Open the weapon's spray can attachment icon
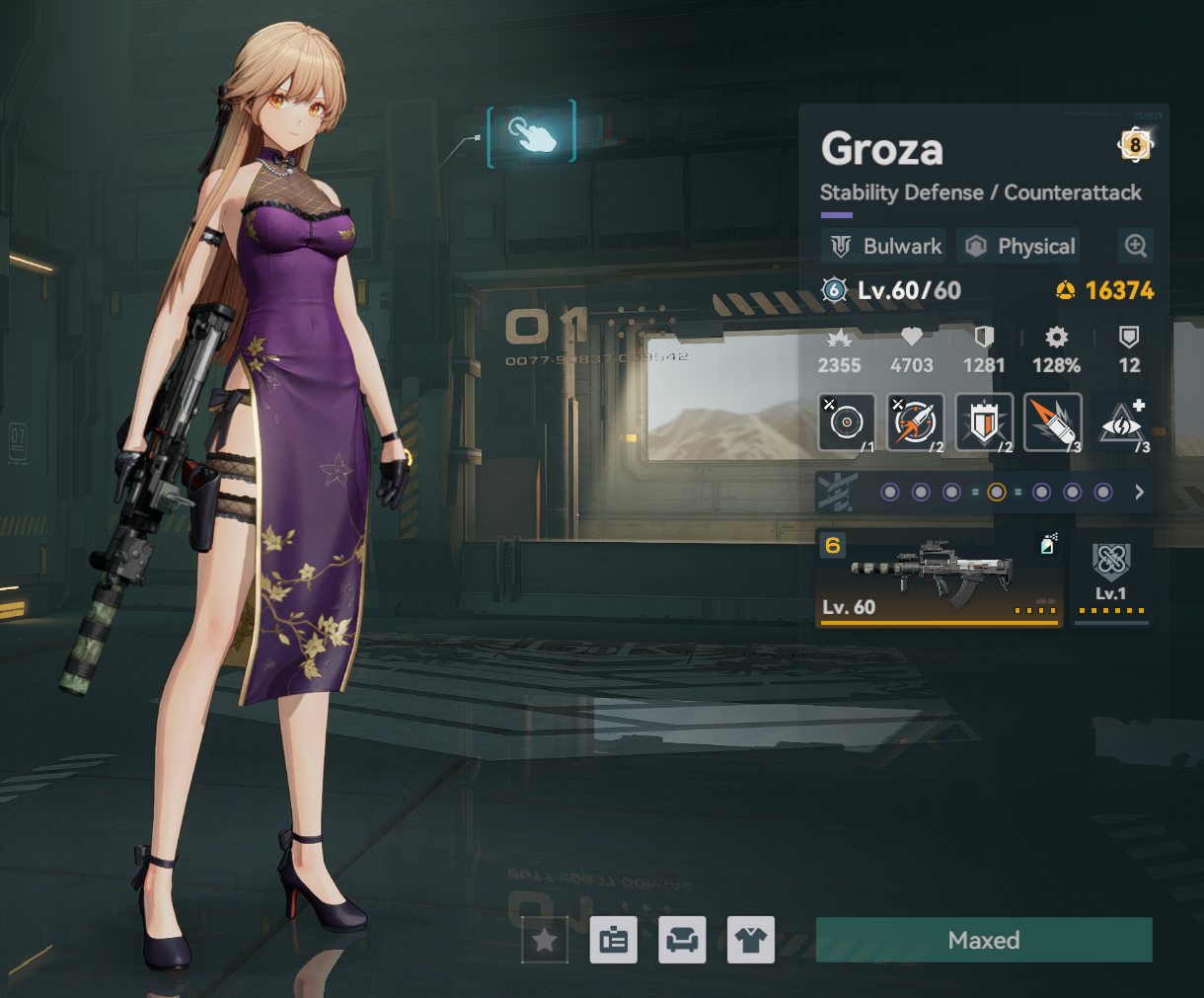This screenshot has height=998, width=1204. tap(1048, 544)
